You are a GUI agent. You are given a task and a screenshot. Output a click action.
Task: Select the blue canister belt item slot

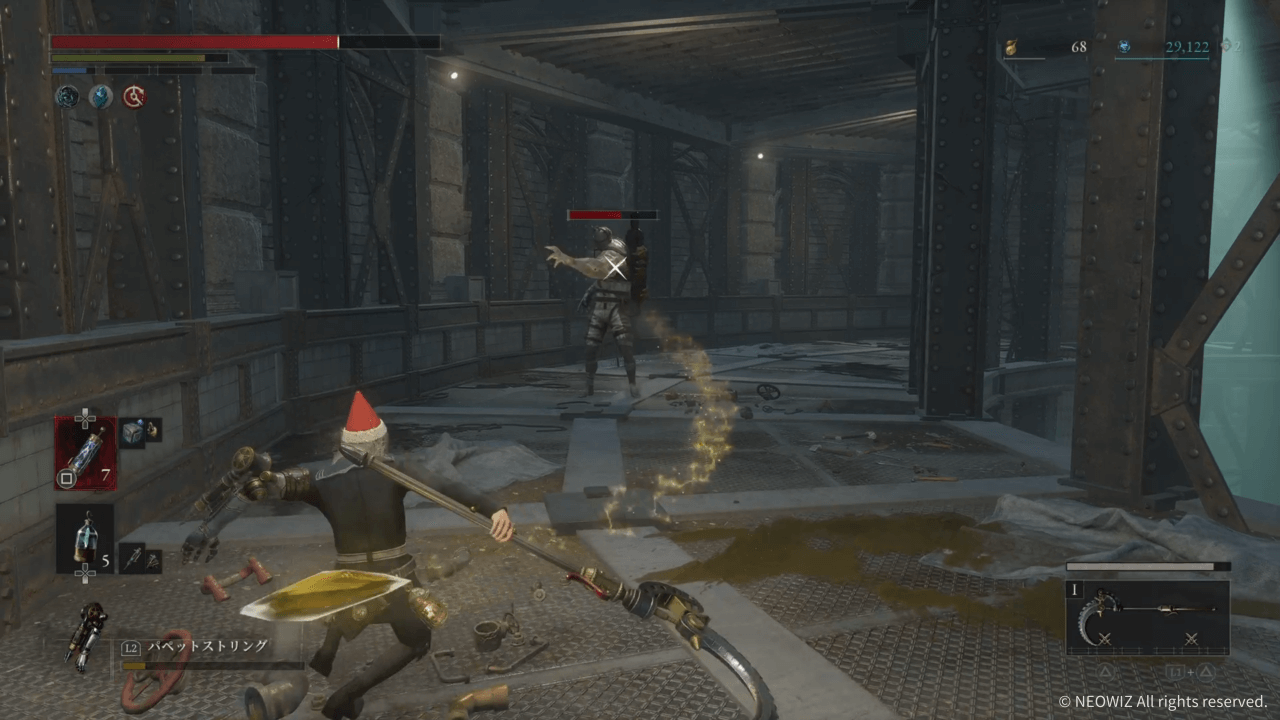84,538
